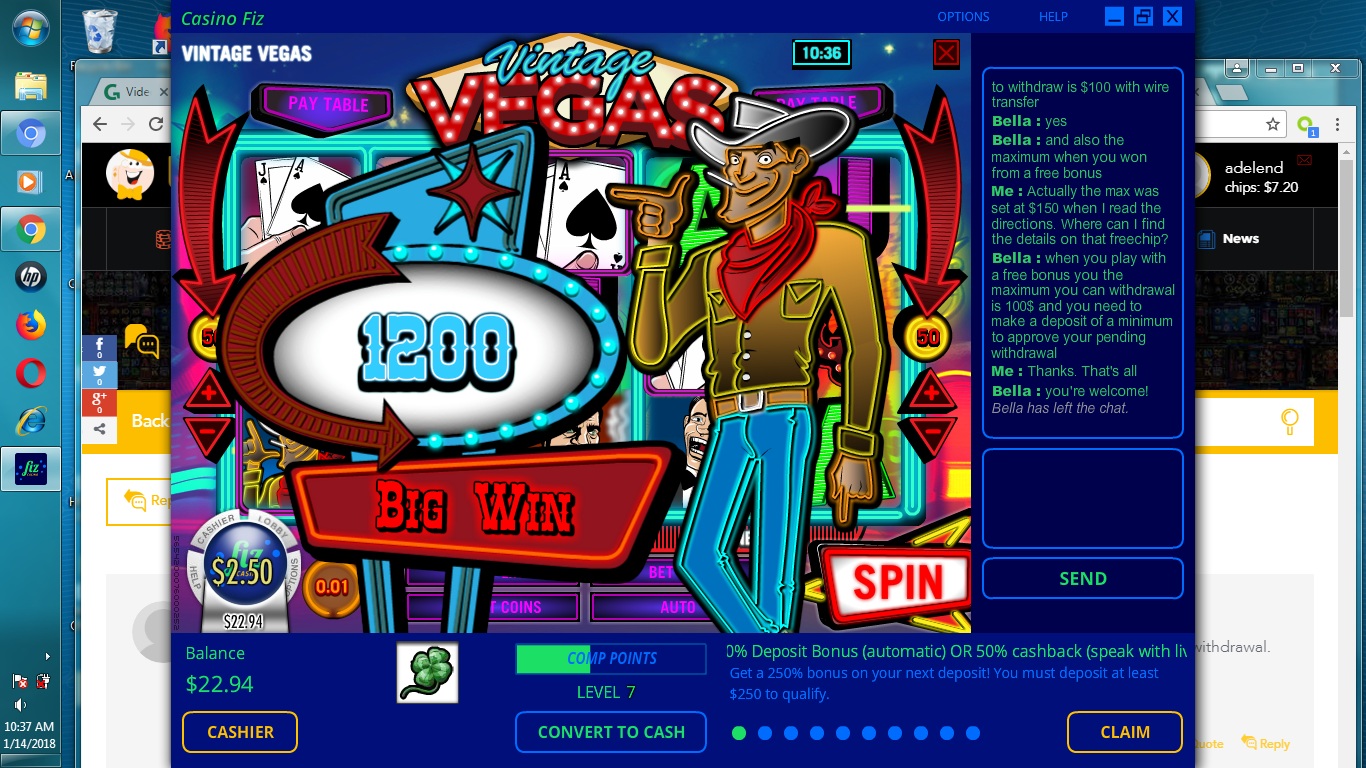Select the four-leaf clover comp points icon
Screen dimensions: 1366x768
[427, 672]
